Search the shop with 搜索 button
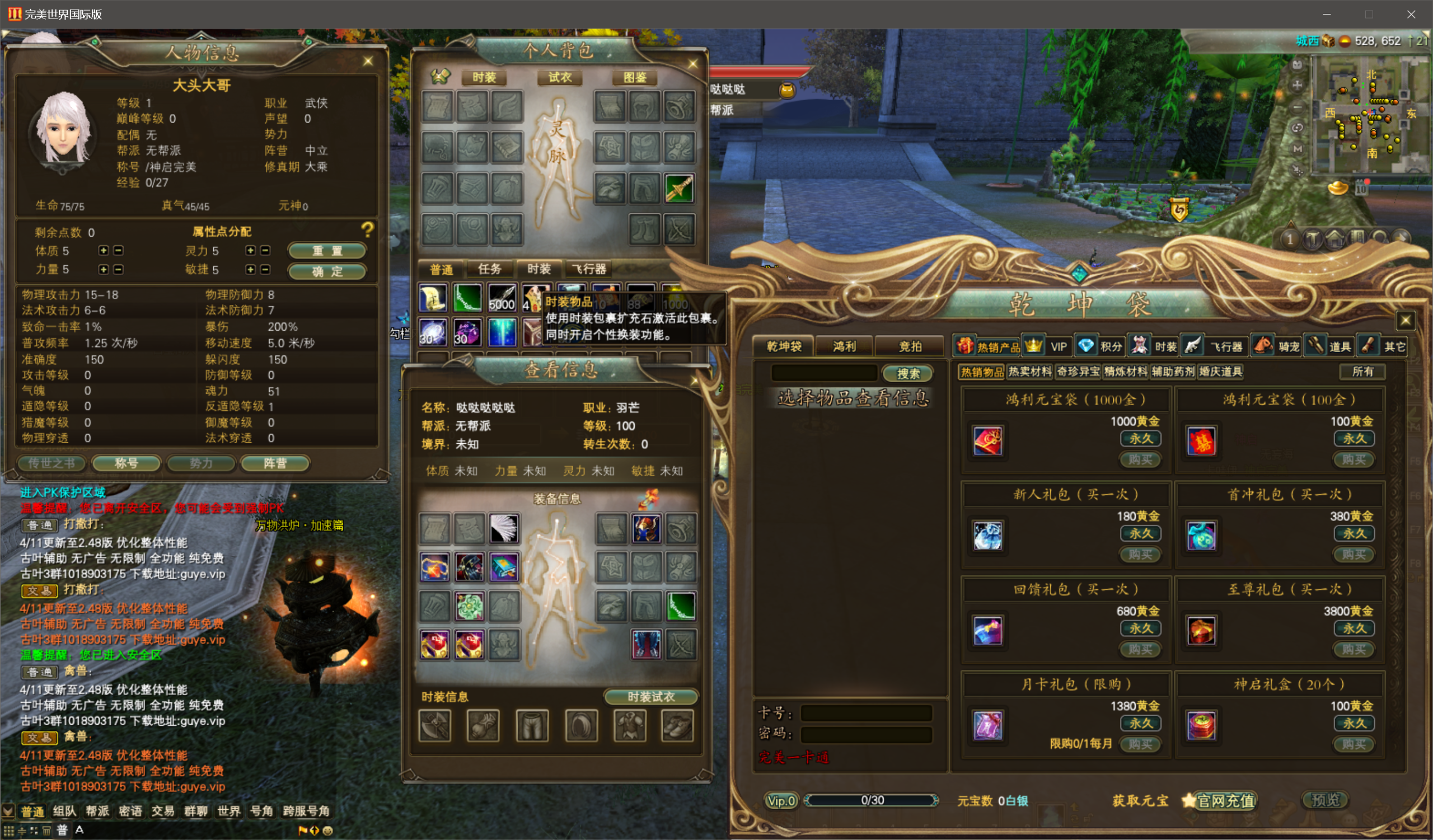1433x840 pixels. [907, 373]
